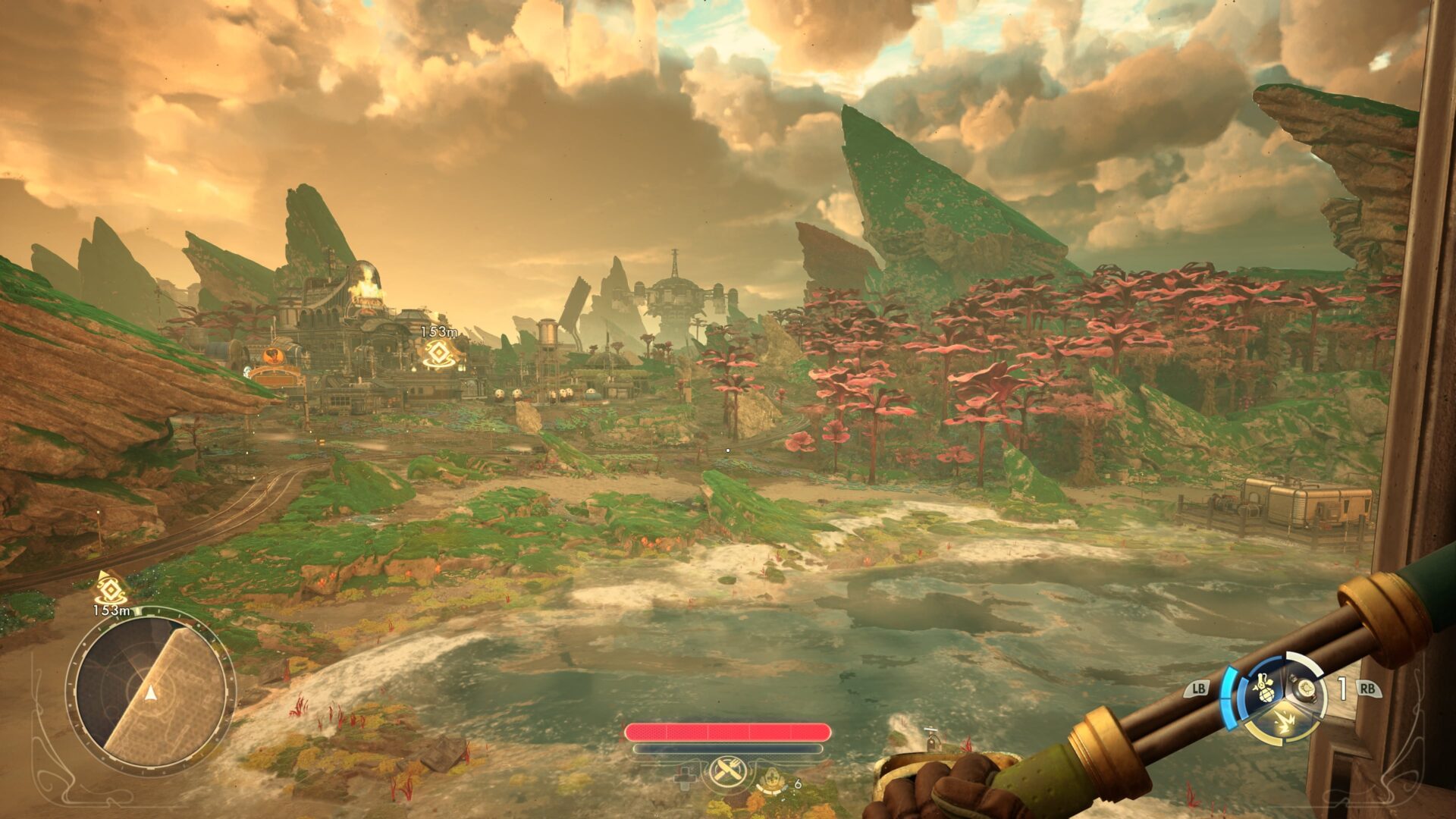Activate the yellow impact burst ability

pos(1283,720)
